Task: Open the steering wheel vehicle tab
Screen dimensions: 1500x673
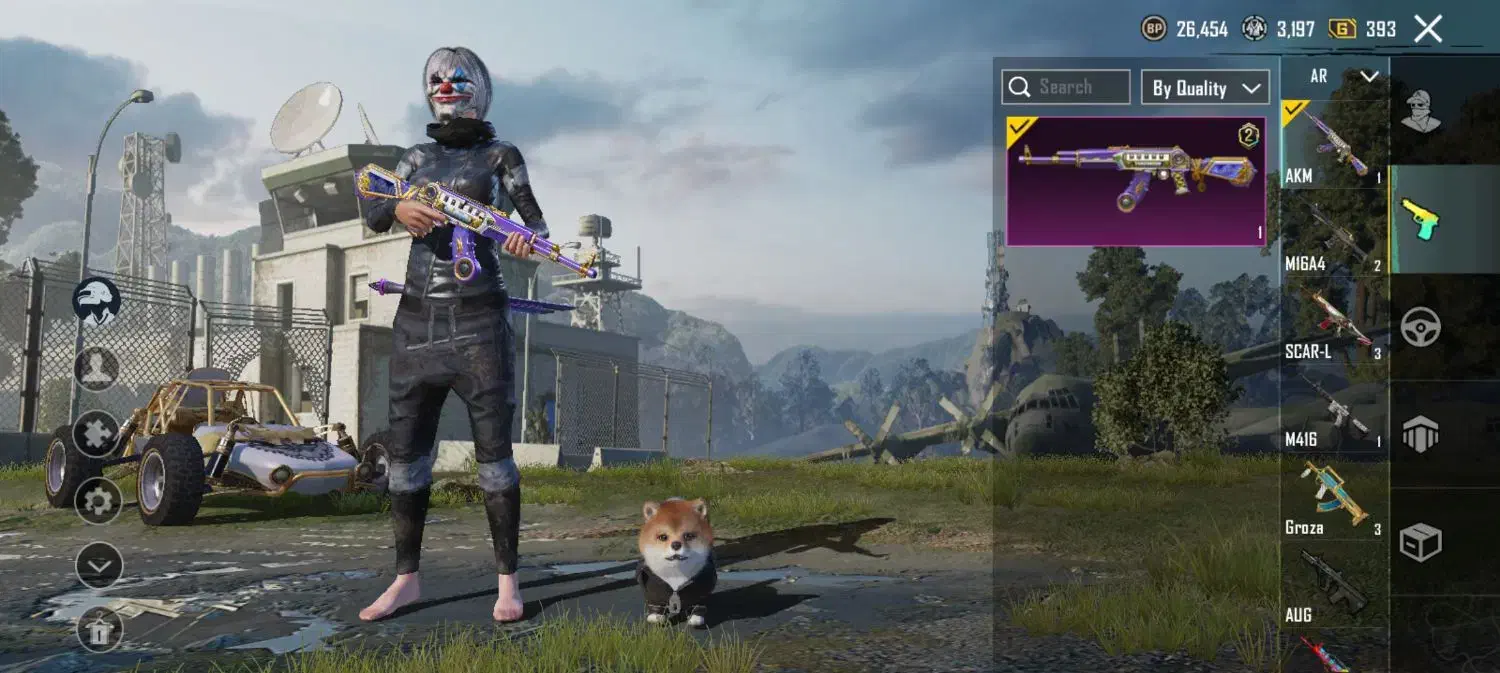Action: click(1420, 327)
